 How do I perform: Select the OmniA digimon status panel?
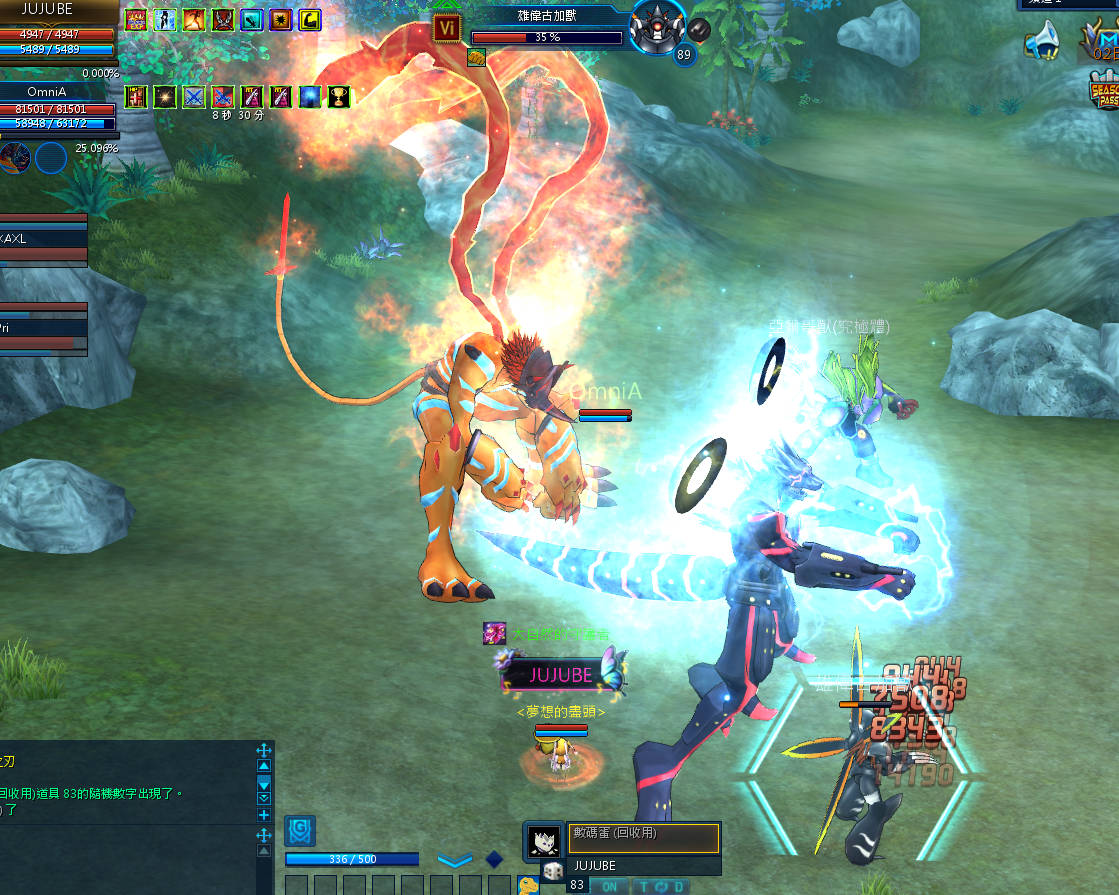tap(59, 109)
